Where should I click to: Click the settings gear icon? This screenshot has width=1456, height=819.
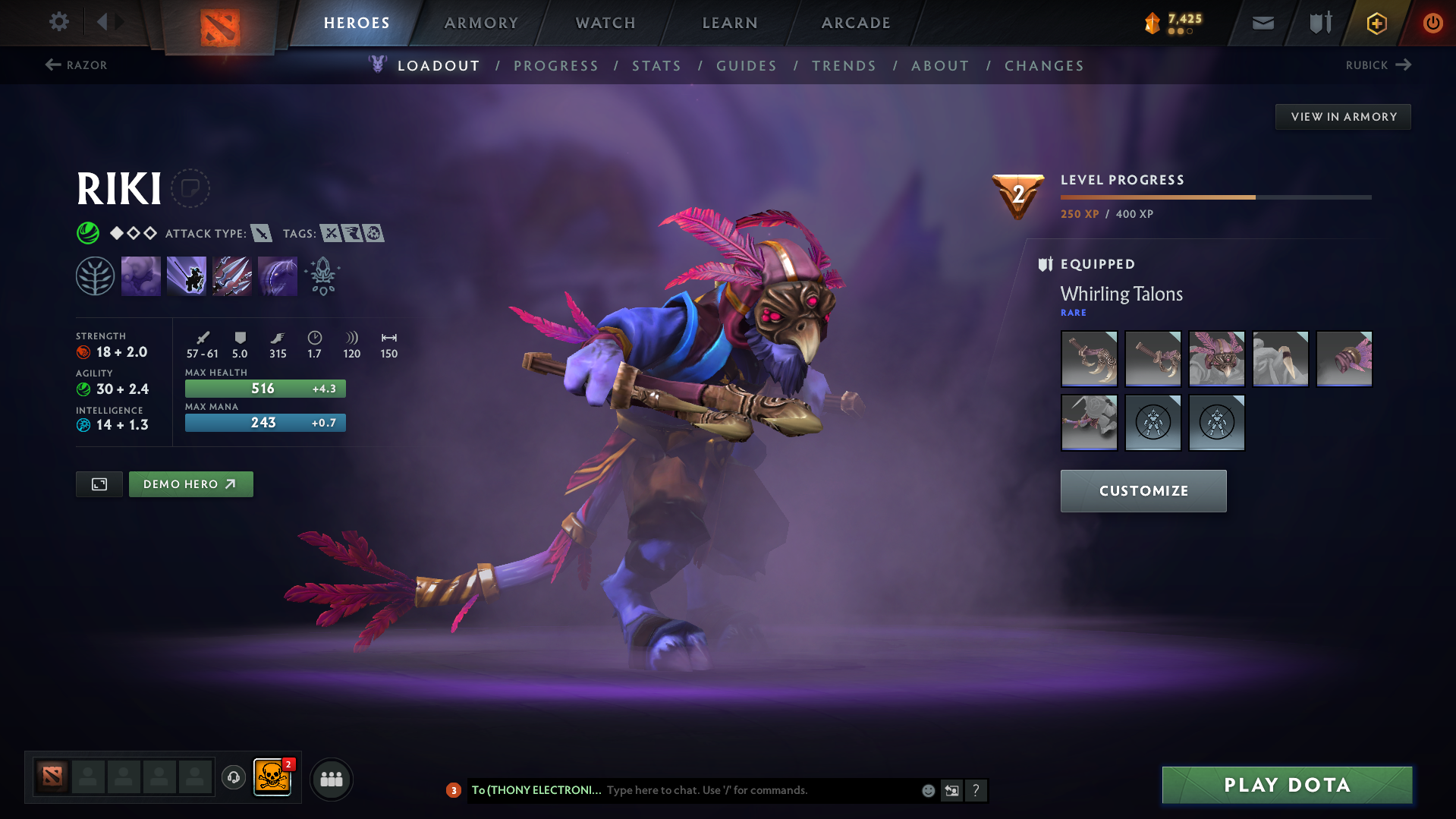(x=58, y=22)
